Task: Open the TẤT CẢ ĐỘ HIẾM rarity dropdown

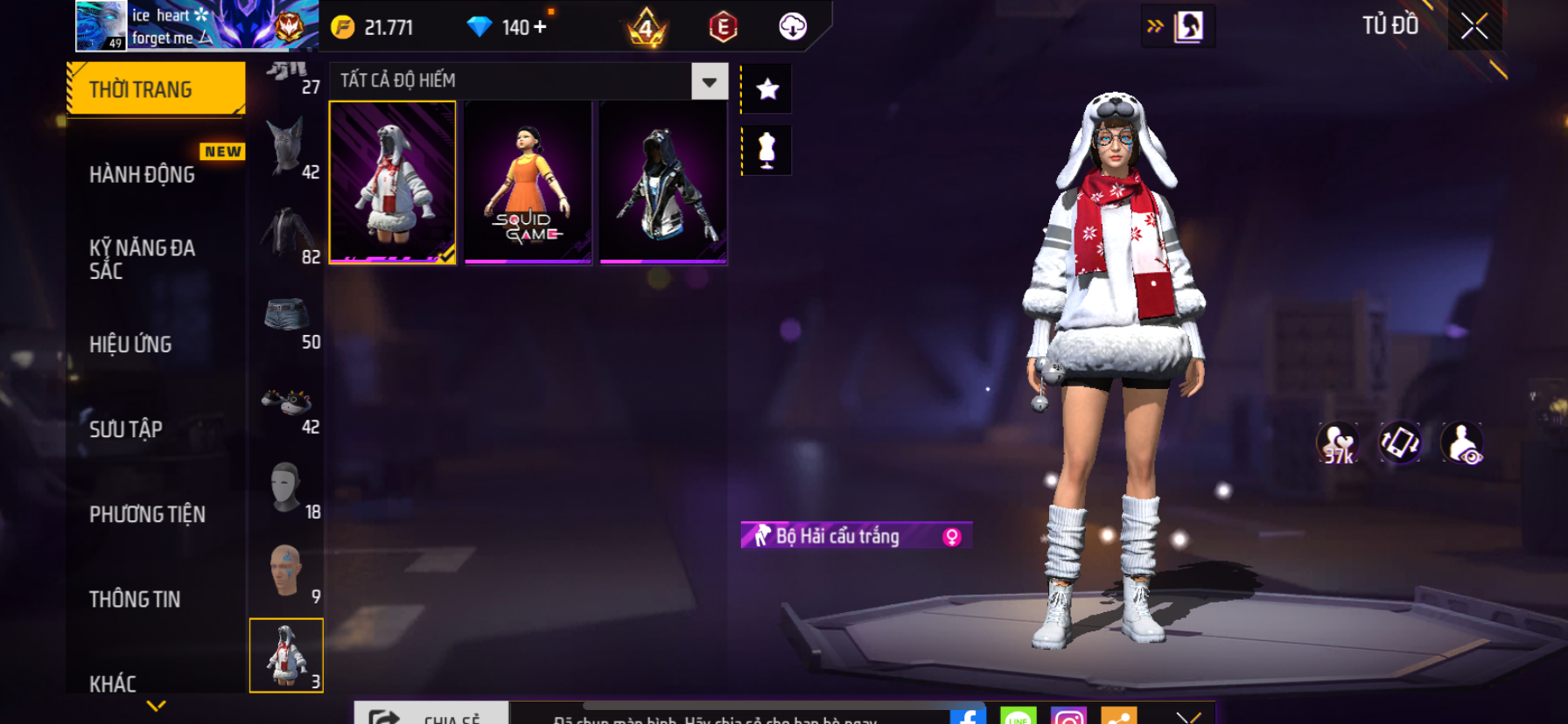Action: pos(709,81)
